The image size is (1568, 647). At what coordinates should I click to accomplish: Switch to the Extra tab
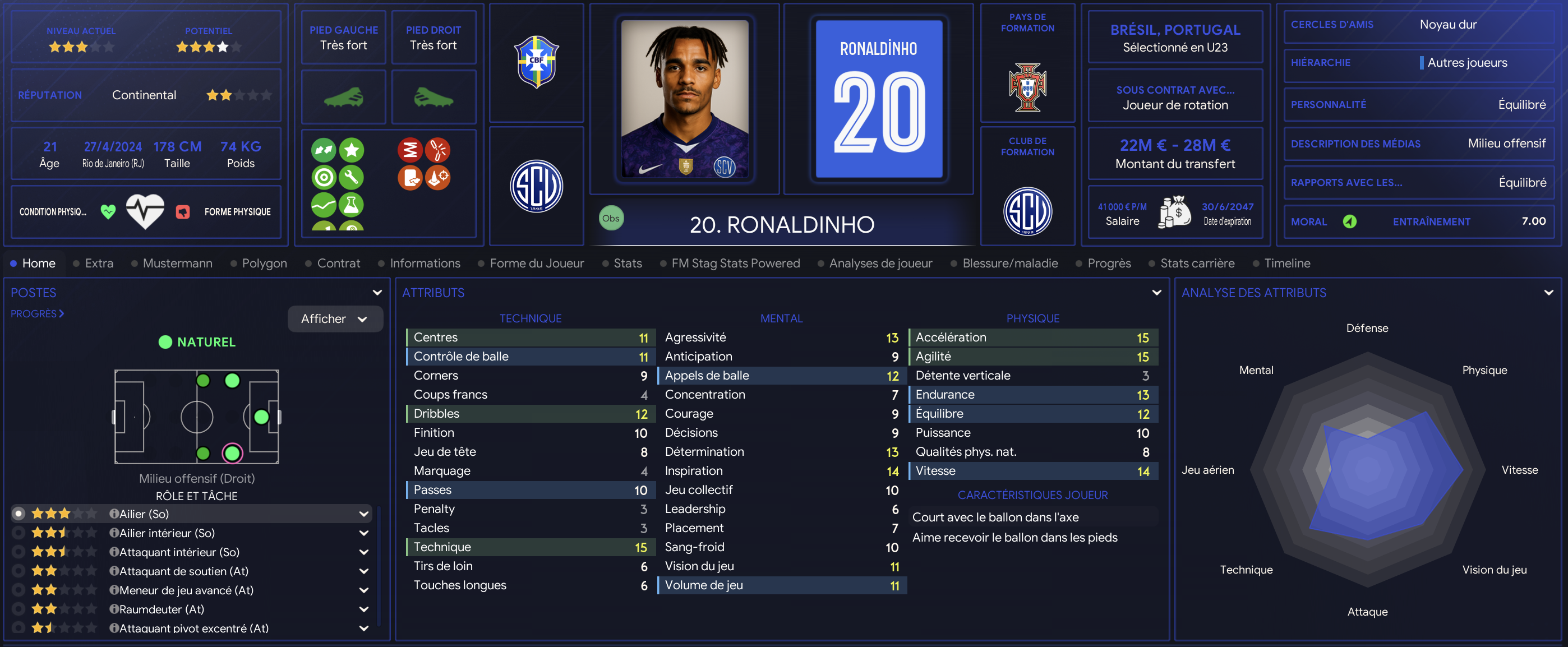click(99, 263)
